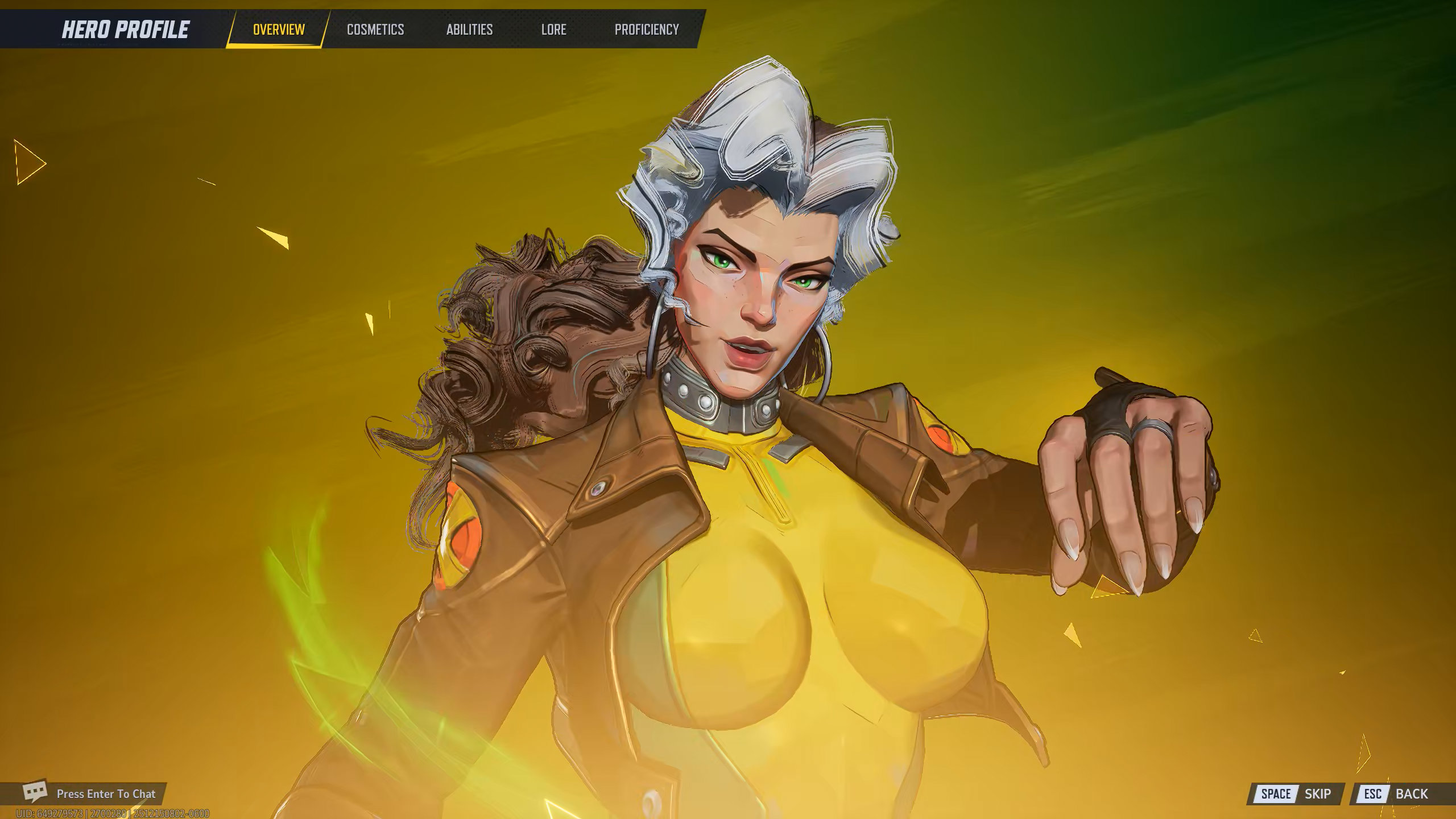
Task: Switch to the Overview tab
Action: tap(279, 30)
